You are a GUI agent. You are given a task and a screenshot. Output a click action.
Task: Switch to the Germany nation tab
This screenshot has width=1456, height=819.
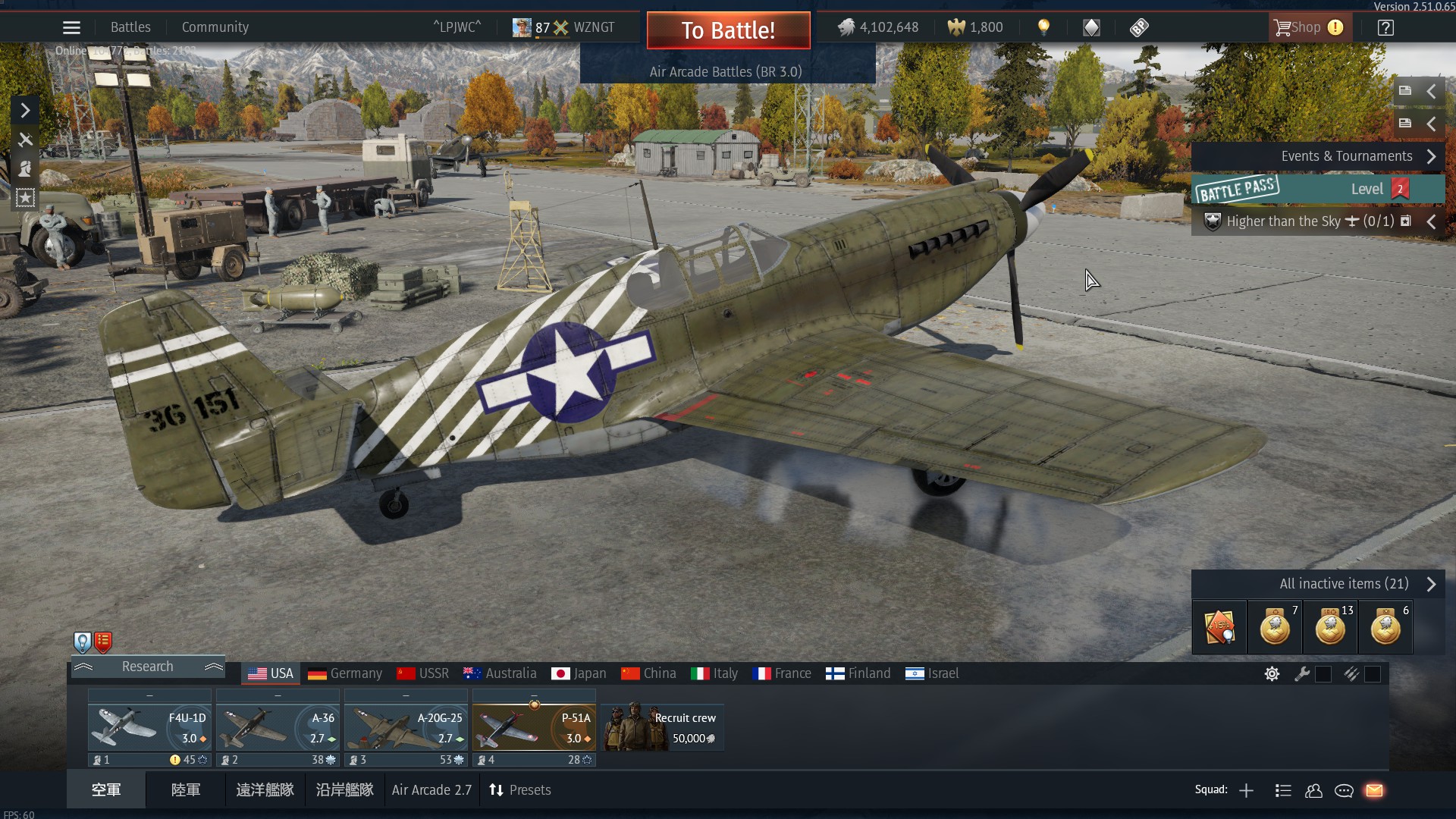pyautogui.click(x=345, y=673)
